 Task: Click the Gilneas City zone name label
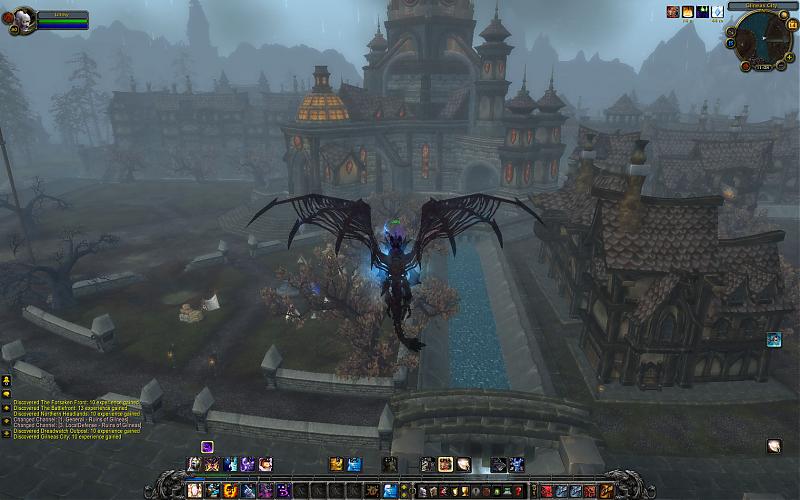click(x=762, y=6)
